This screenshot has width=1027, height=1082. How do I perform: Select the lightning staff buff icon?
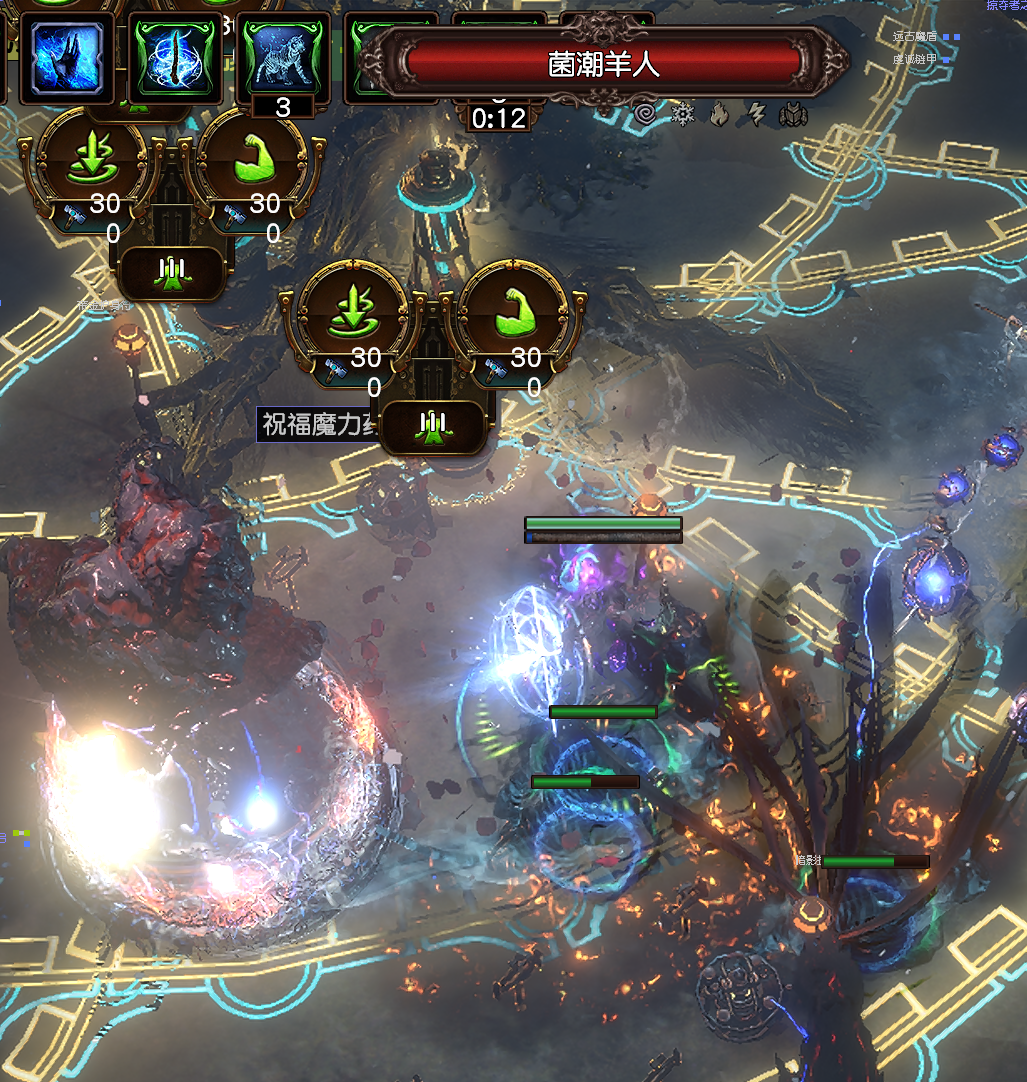coord(175,57)
